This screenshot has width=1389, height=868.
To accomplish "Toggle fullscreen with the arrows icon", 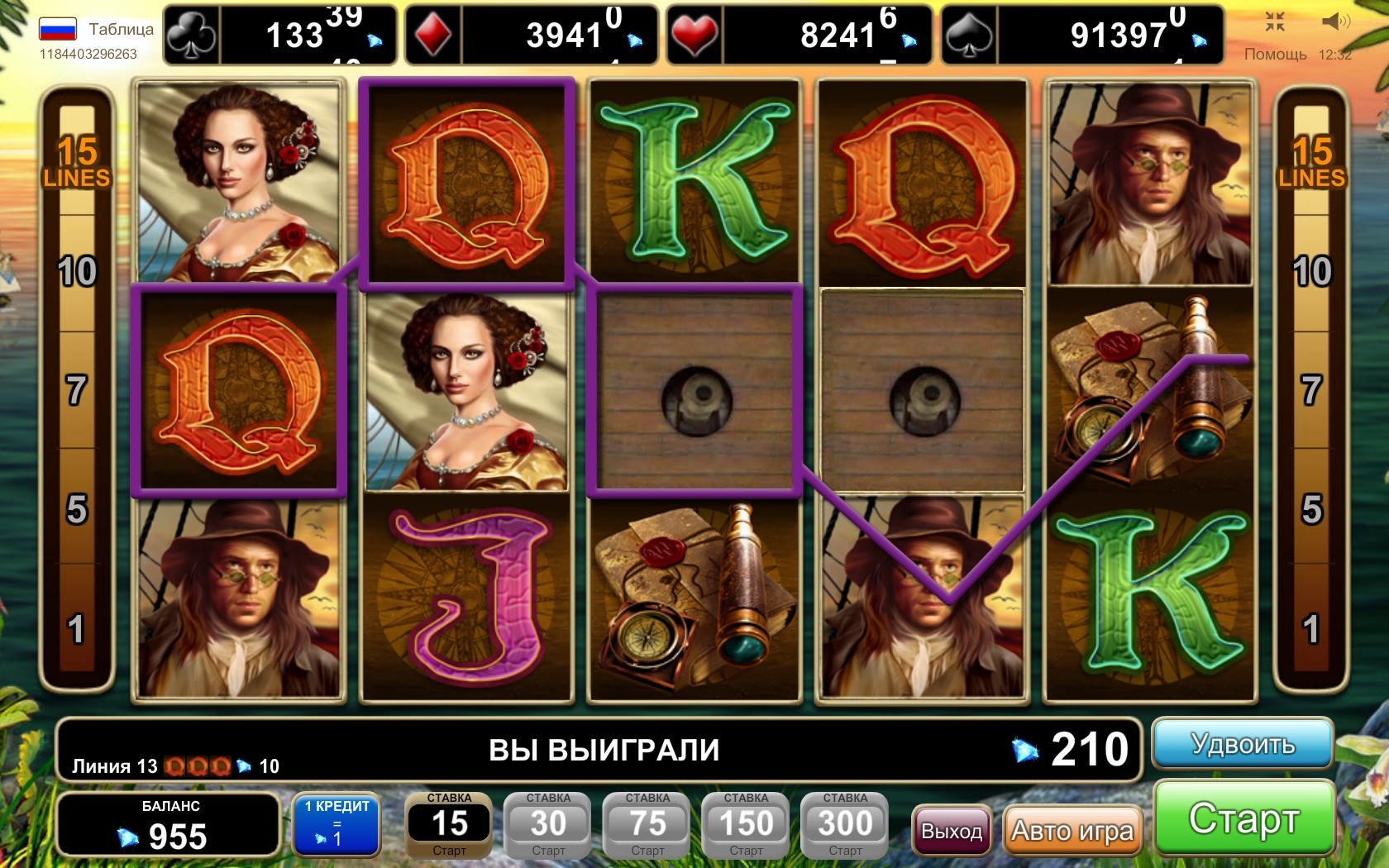I will click(x=1275, y=21).
